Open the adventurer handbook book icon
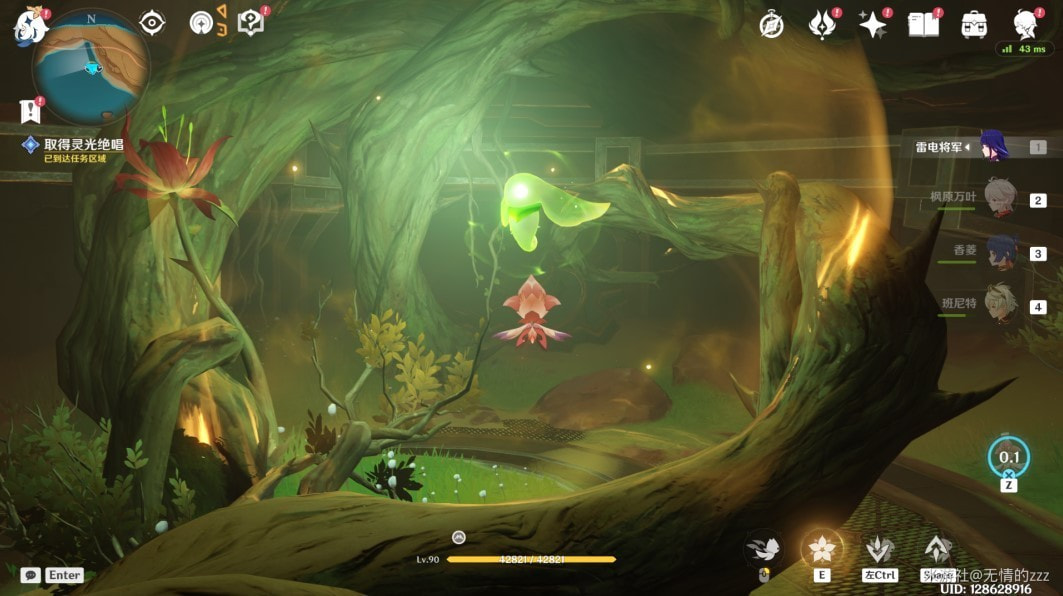The image size is (1063, 596). tap(923, 25)
